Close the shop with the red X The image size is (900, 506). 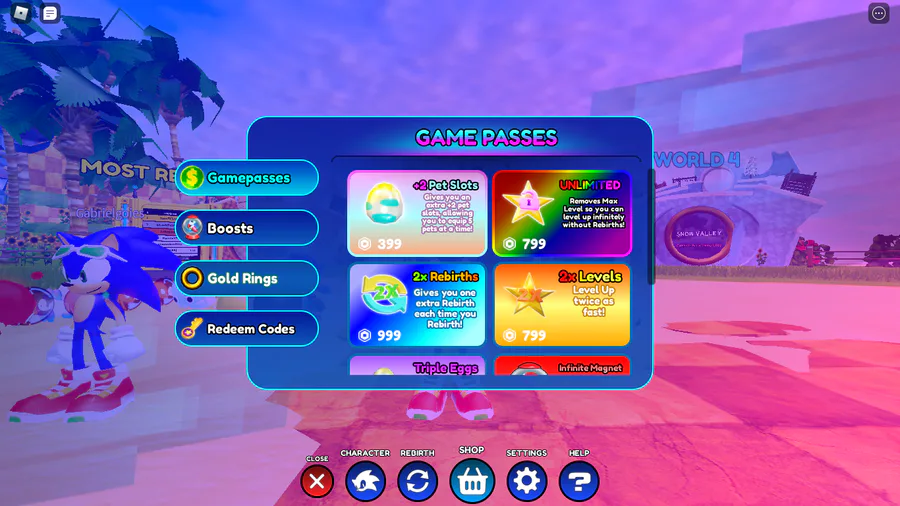317,482
